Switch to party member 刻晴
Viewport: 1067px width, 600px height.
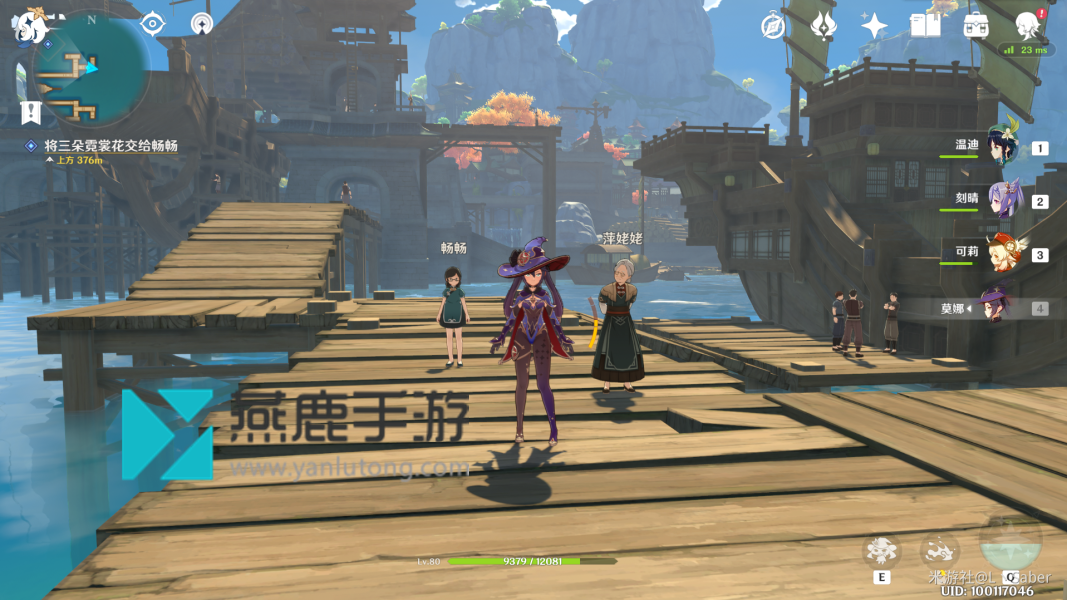point(1002,199)
